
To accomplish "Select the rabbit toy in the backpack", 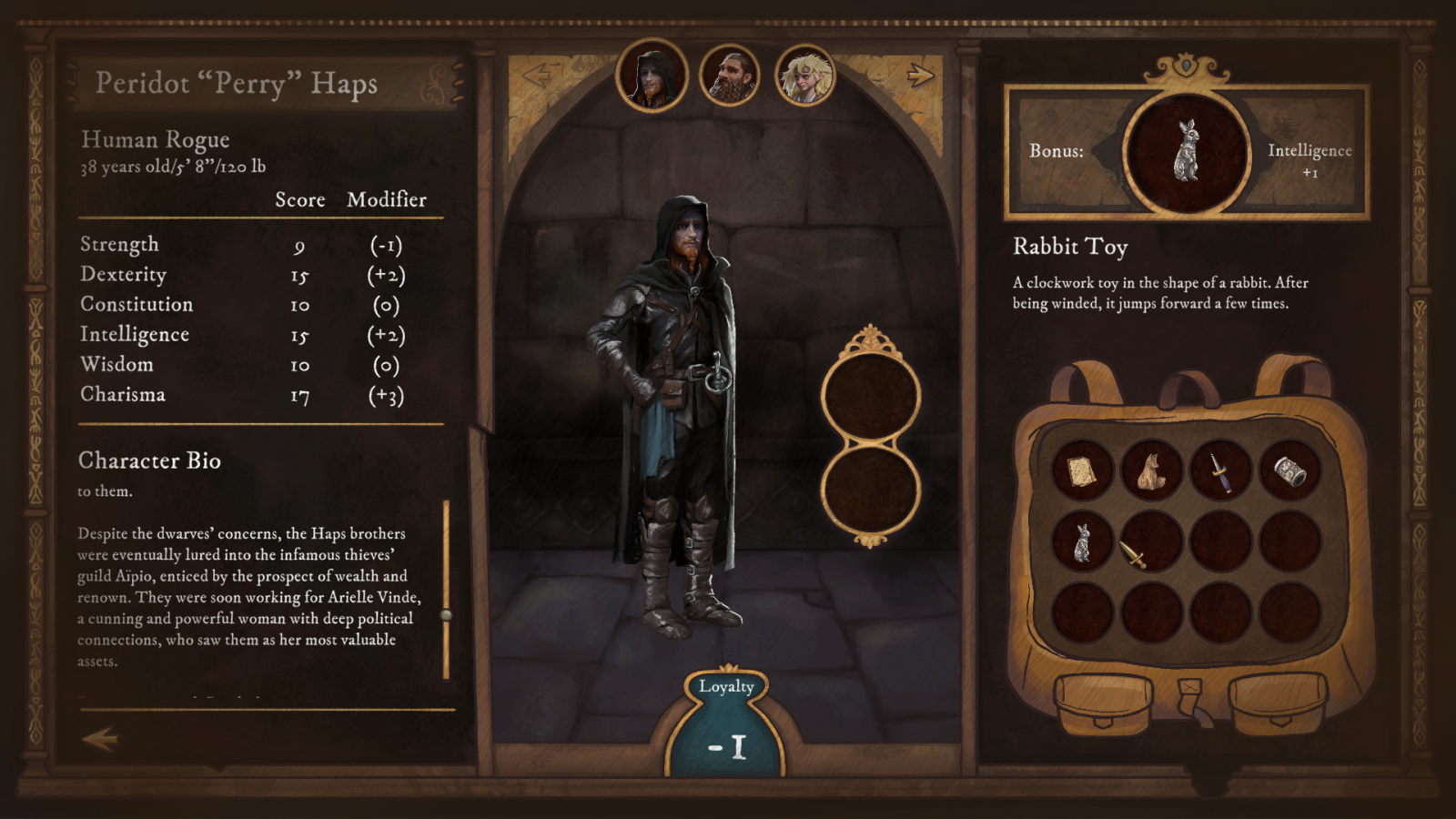I will pos(1082,541).
